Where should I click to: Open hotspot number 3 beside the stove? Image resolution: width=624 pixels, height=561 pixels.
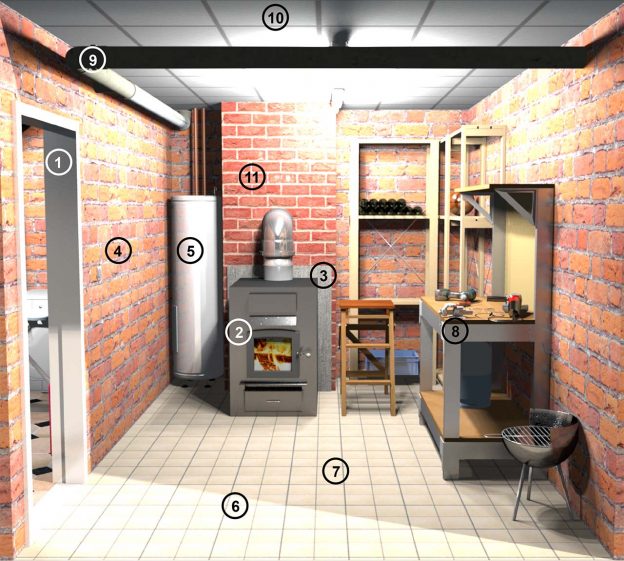coord(322,273)
